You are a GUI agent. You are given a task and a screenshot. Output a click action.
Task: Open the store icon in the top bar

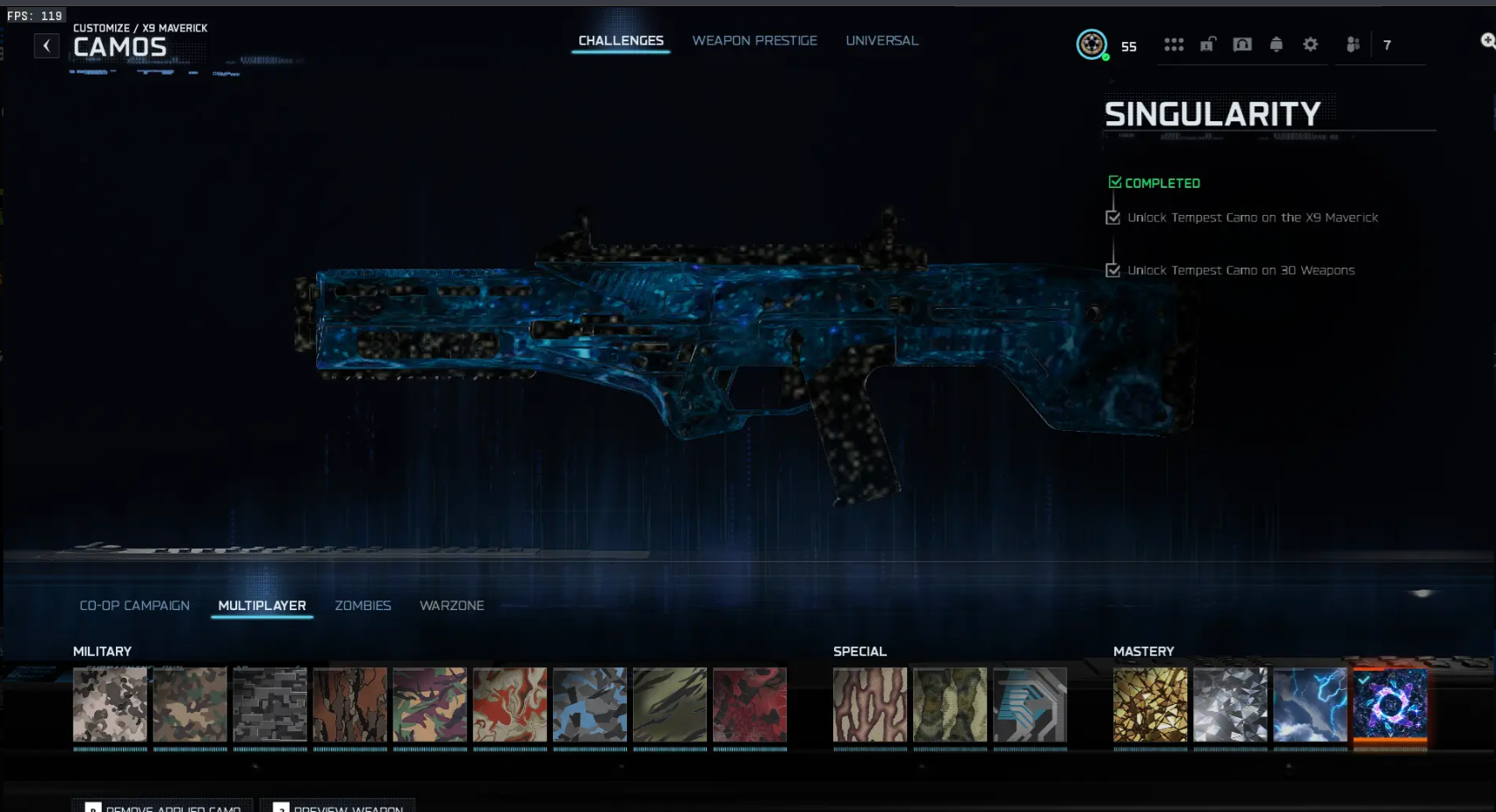coord(1242,44)
